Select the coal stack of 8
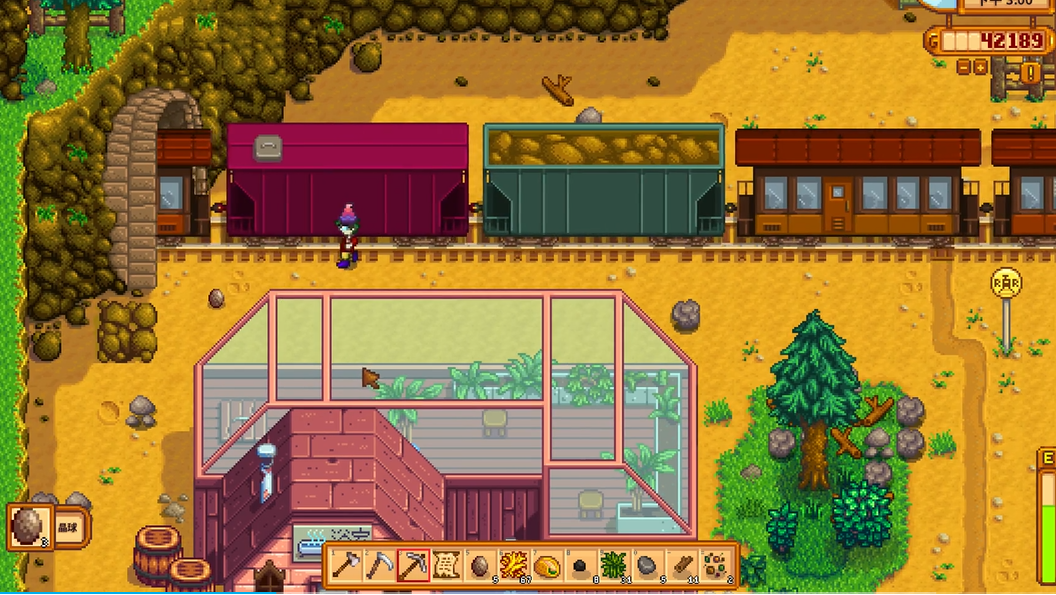The image size is (1056, 595). pyautogui.click(x=581, y=565)
